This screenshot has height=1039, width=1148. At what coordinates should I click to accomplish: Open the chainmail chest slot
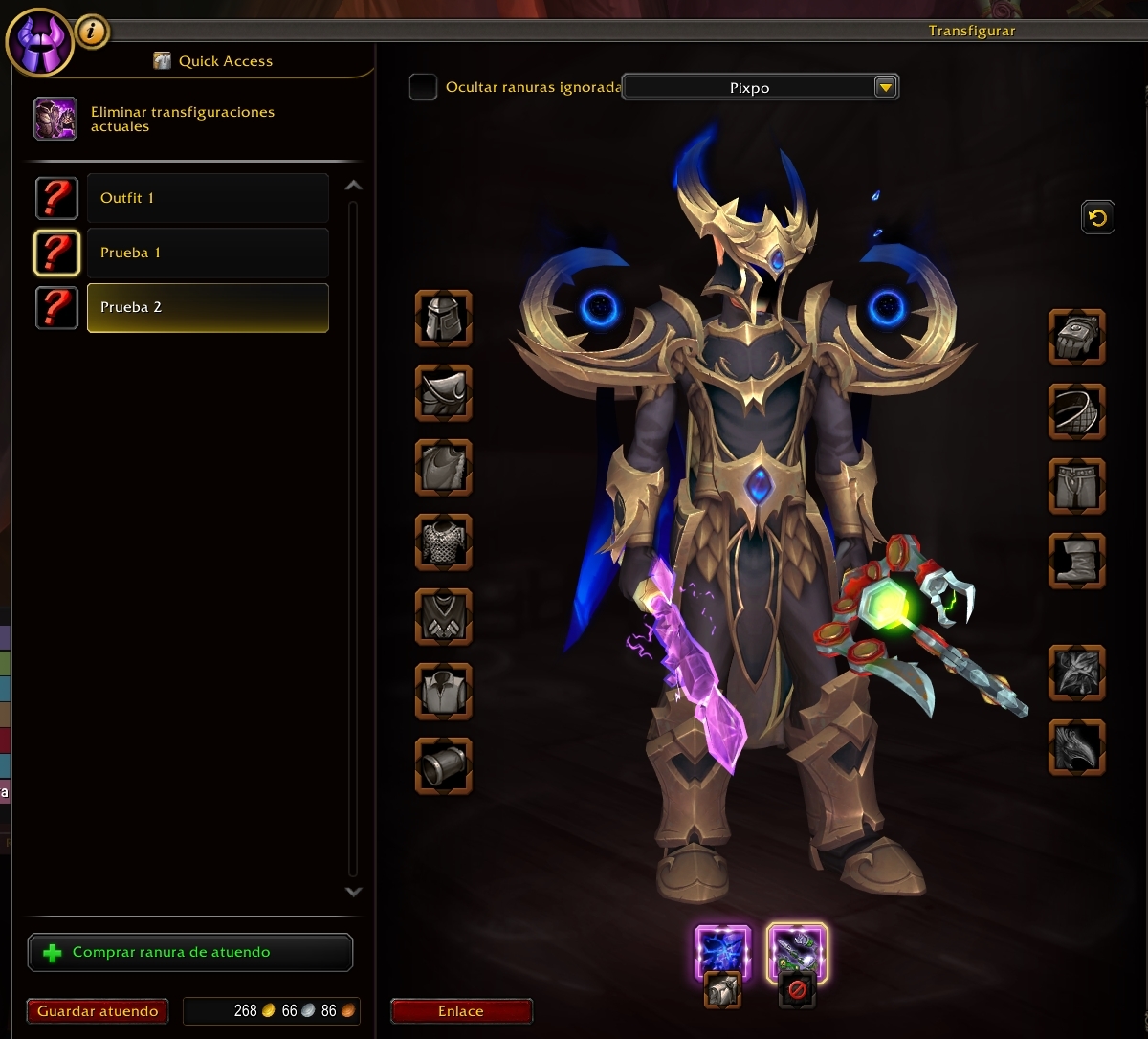point(444,542)
